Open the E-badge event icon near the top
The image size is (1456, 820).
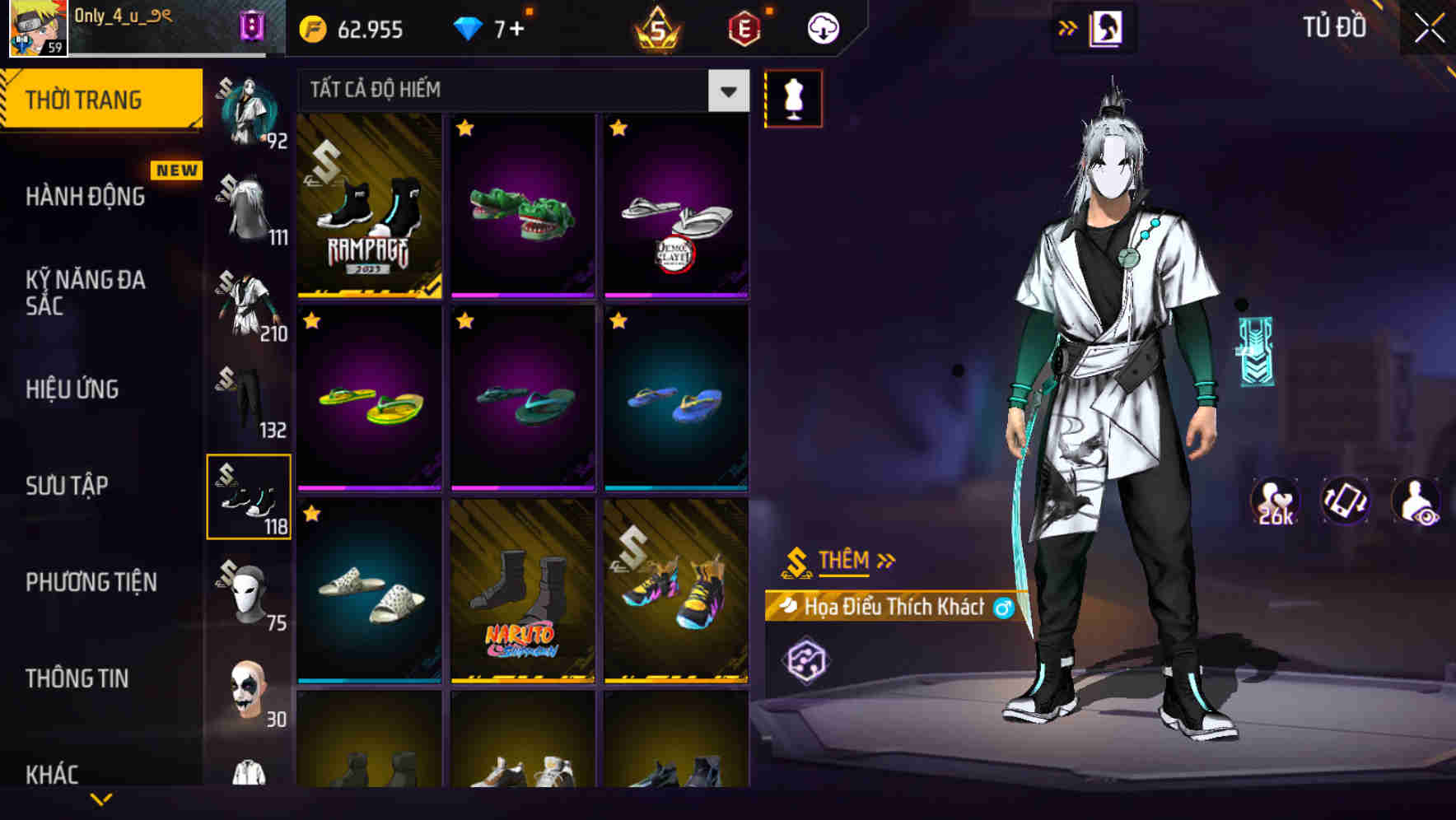pyautogui.click(x=743, y=27)
